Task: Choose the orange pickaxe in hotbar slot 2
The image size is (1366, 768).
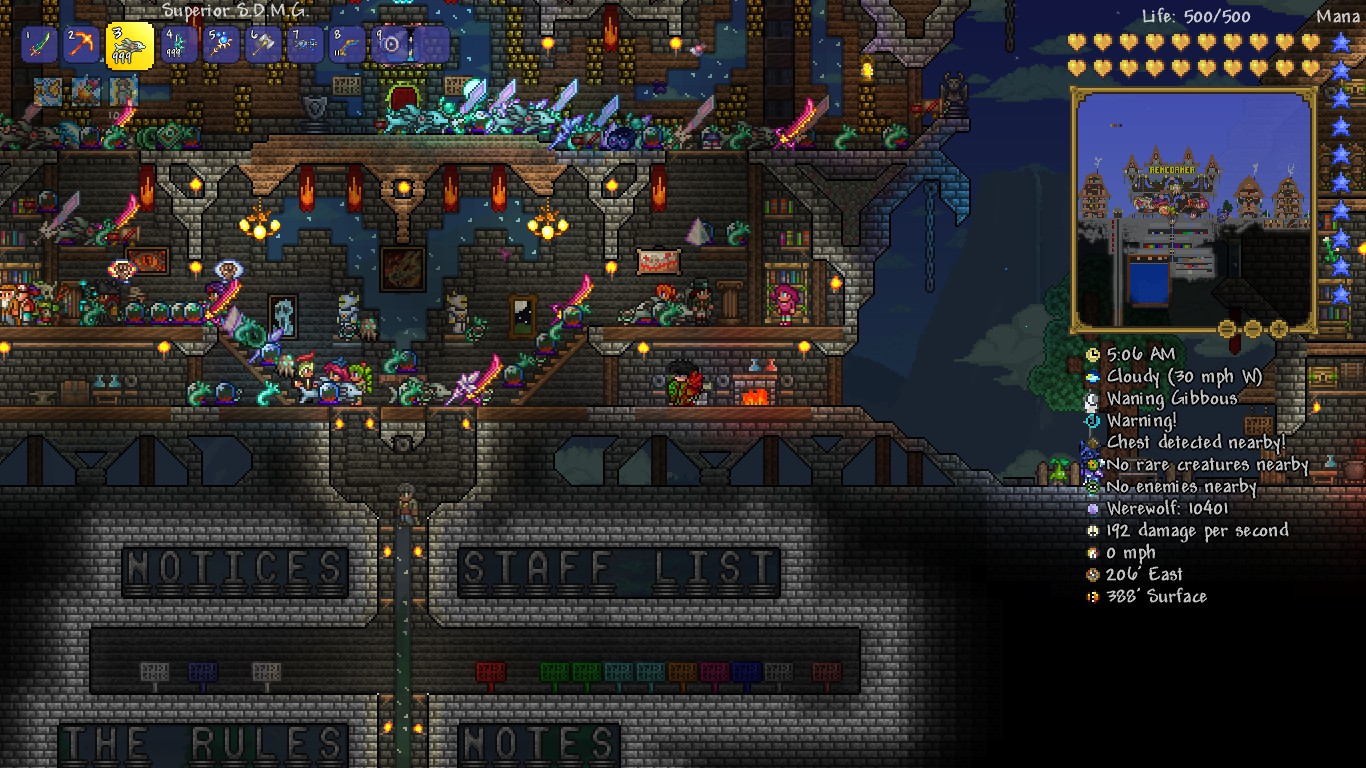Action: coord(82,45)
